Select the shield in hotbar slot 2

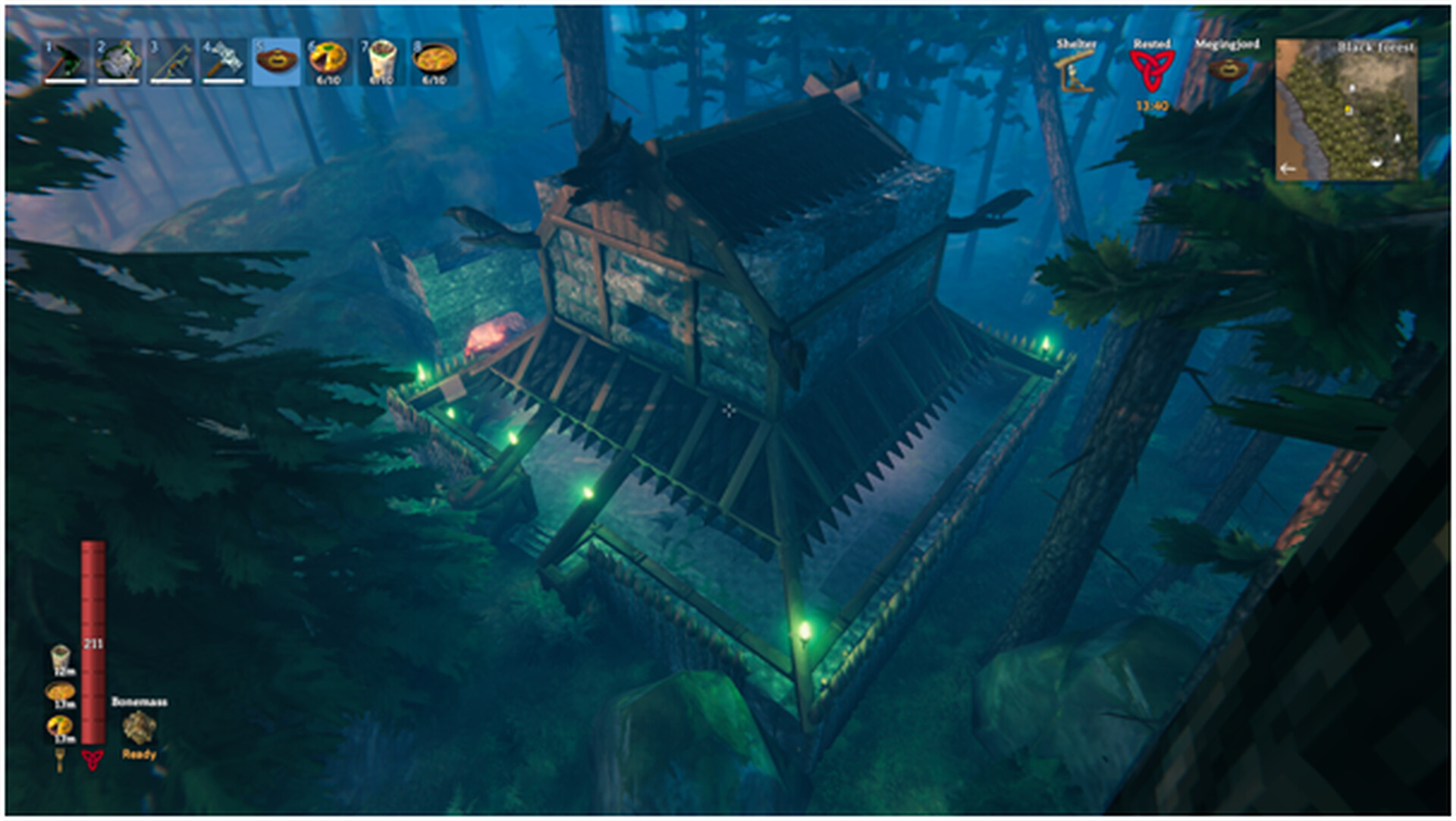click(118, 61)
